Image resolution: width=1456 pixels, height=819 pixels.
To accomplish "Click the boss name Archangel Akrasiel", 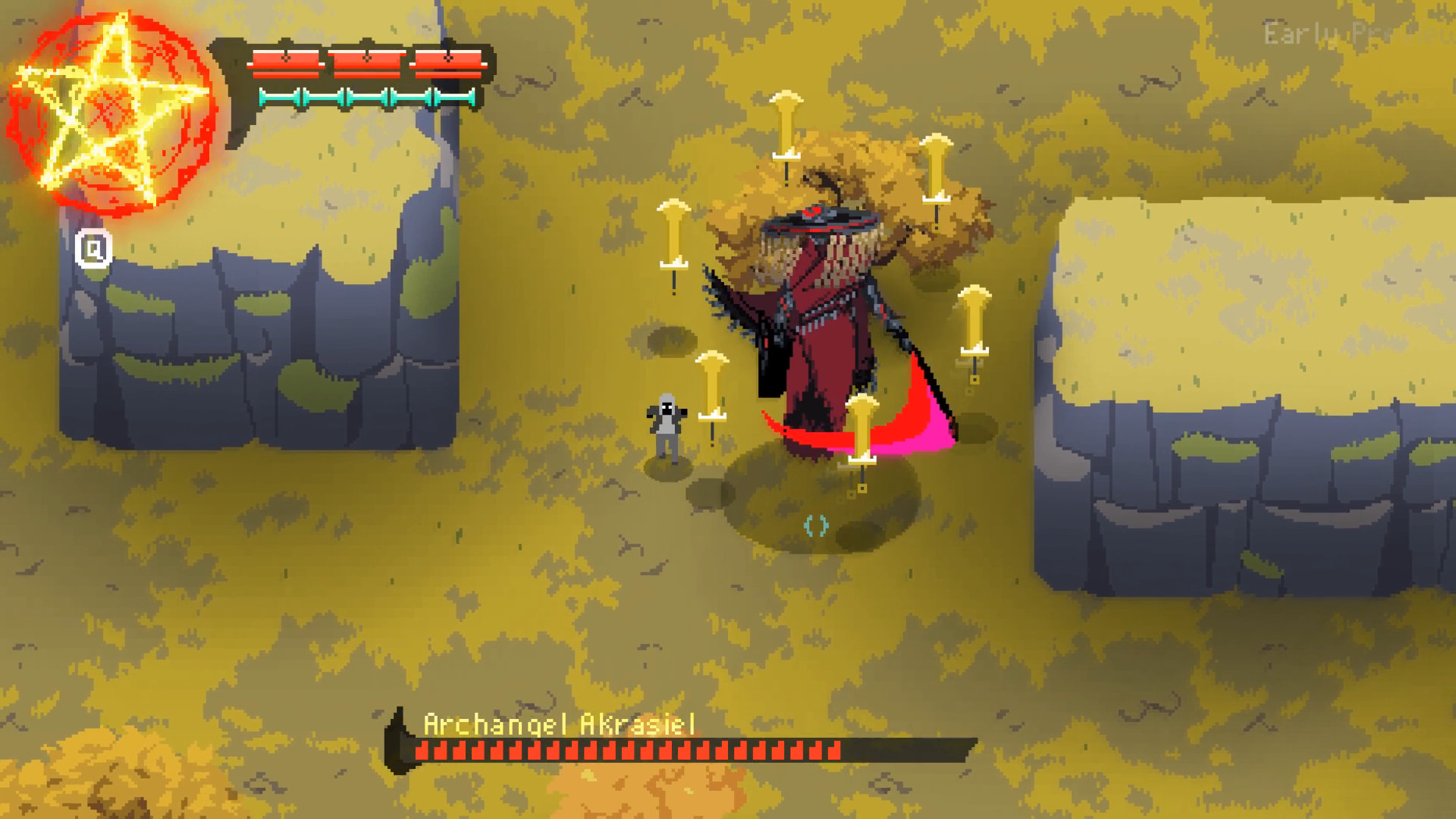I will click(561, 724).
